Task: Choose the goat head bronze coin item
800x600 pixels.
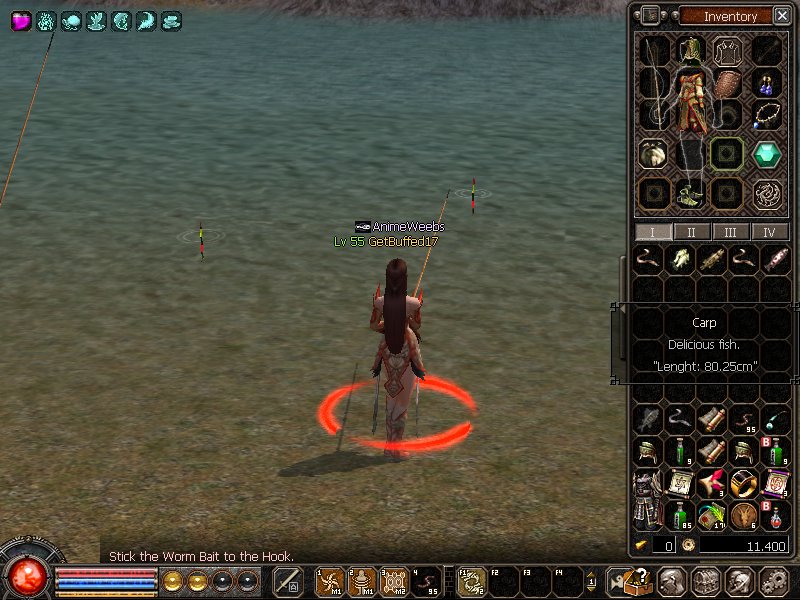Action: click(x=744, y=516)
